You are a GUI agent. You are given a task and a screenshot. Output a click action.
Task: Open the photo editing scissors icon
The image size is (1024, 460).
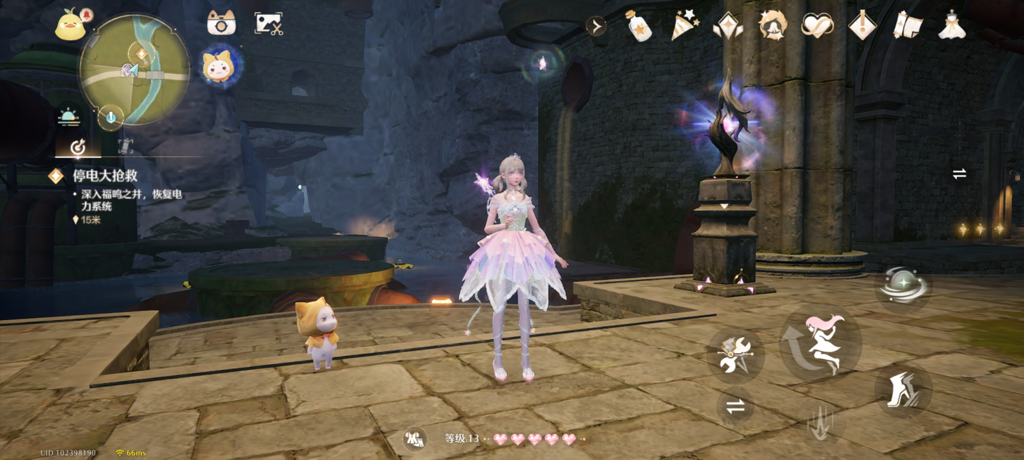268,23
